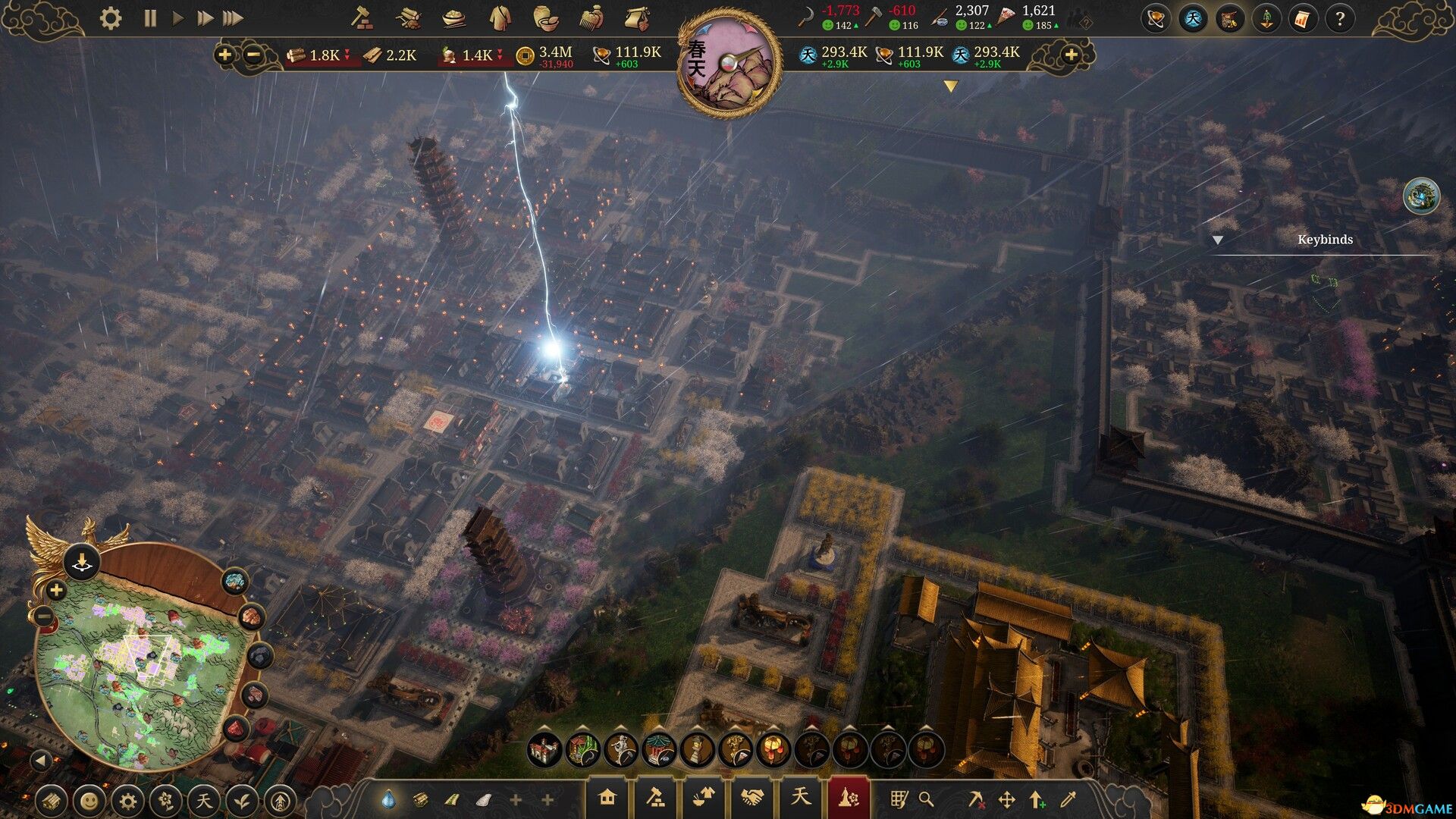This screenshot has width=1456, height=819.
Task: Open the housing build category
Action: point(607,798)
